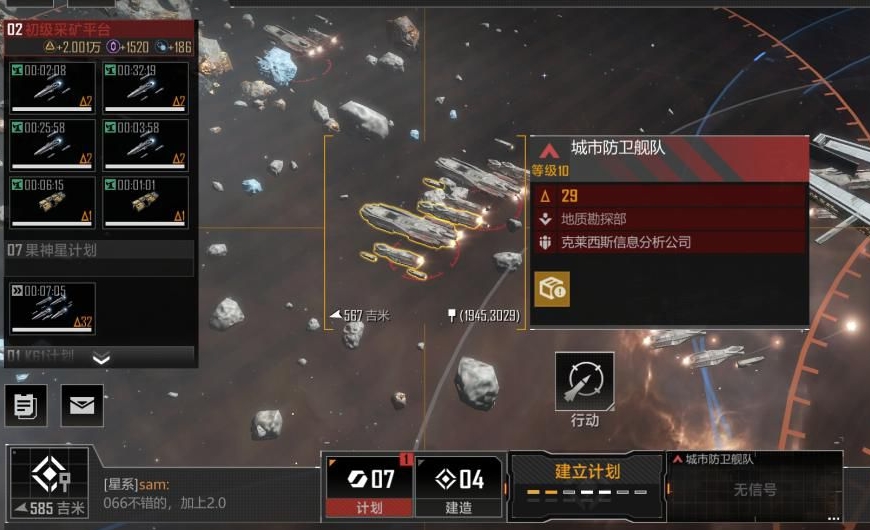This screenshot has width=870, height=530.
Task: Select the ship card with timer 00:25:58
Action: coord(52,144)
